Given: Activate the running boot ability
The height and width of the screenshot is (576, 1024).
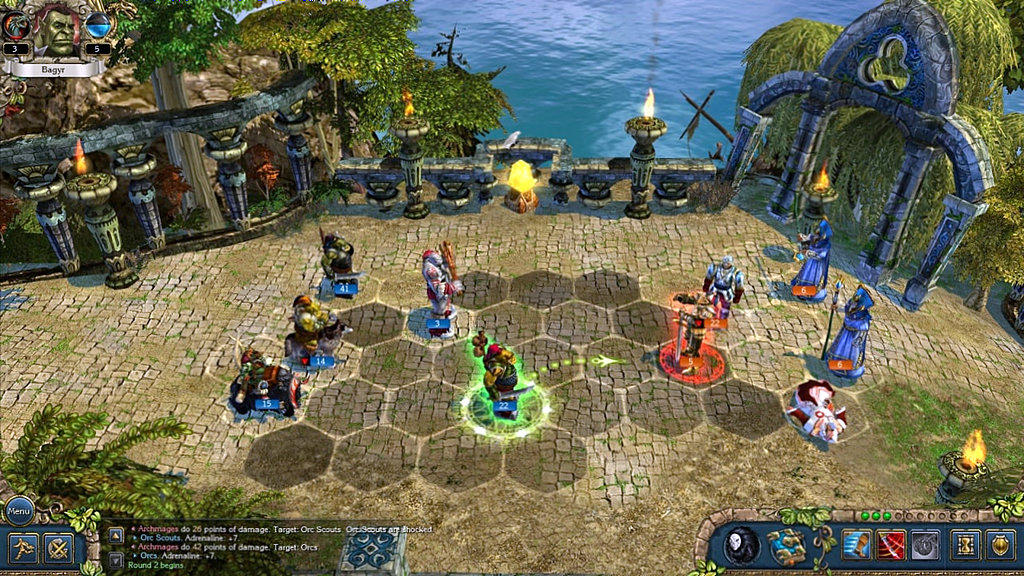Looking at the screenshot, I should [857, 545].
